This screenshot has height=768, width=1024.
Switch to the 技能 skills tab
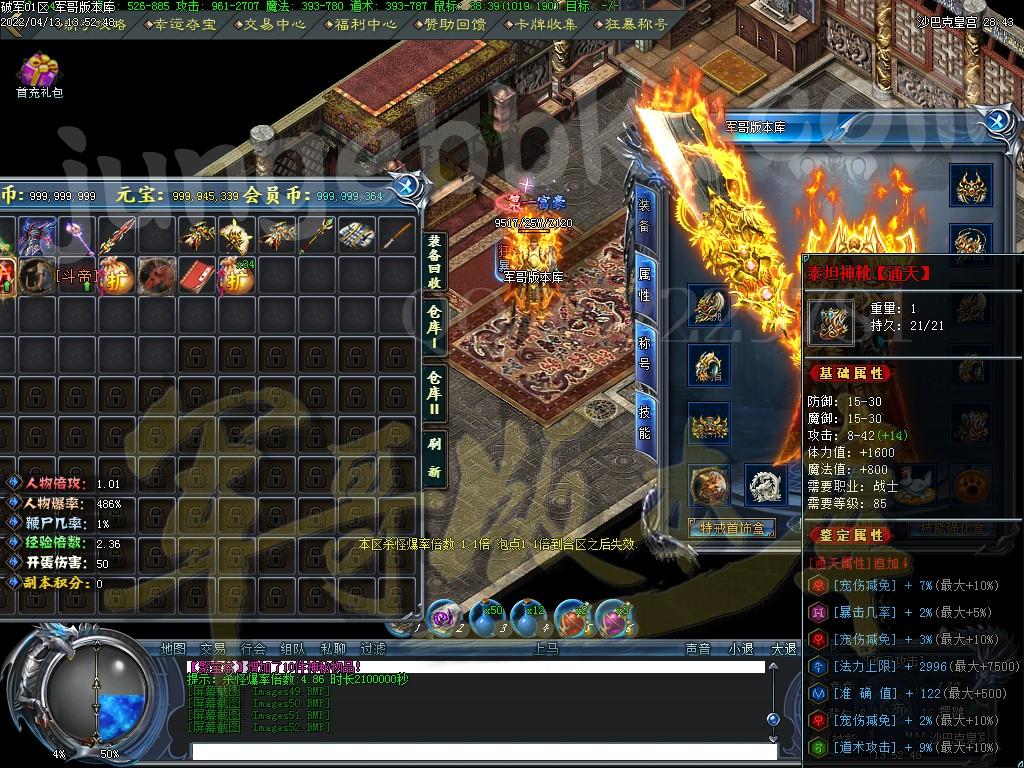(x=645, y=418)
